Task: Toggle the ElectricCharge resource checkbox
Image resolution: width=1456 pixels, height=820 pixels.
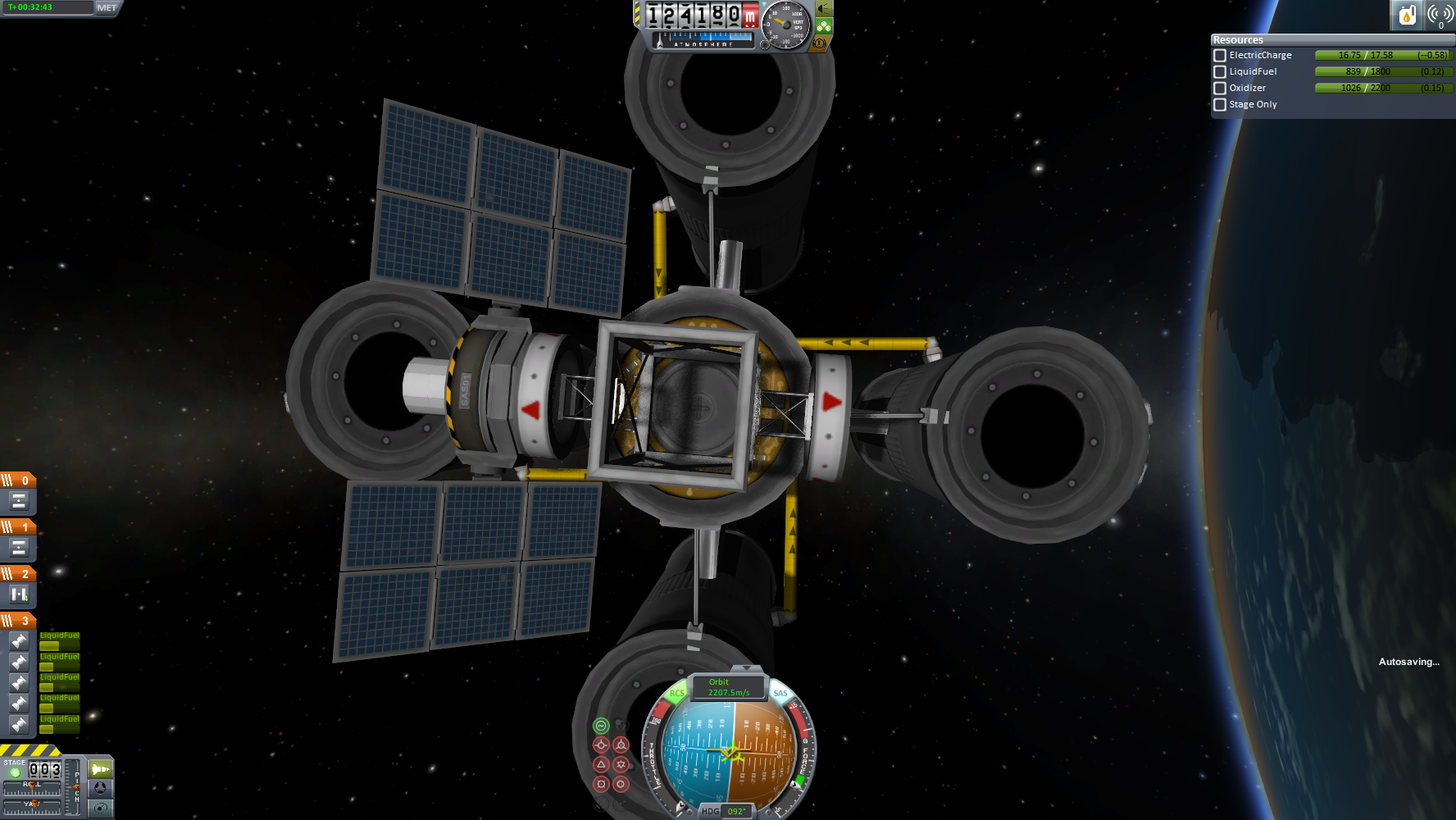Action: tap(1220, 56)
